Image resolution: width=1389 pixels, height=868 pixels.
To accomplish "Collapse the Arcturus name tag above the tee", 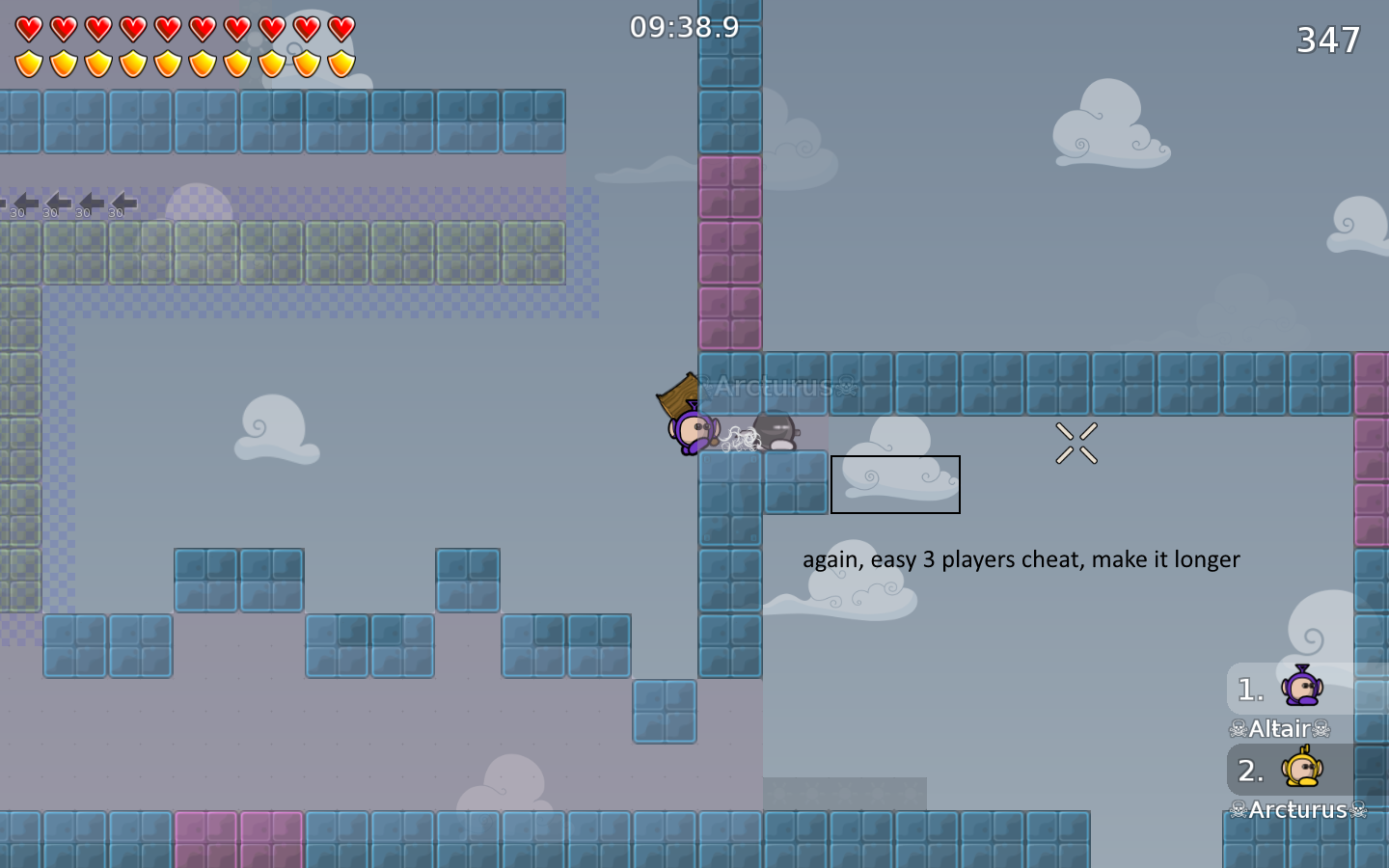I will click(x=772, y=388).
